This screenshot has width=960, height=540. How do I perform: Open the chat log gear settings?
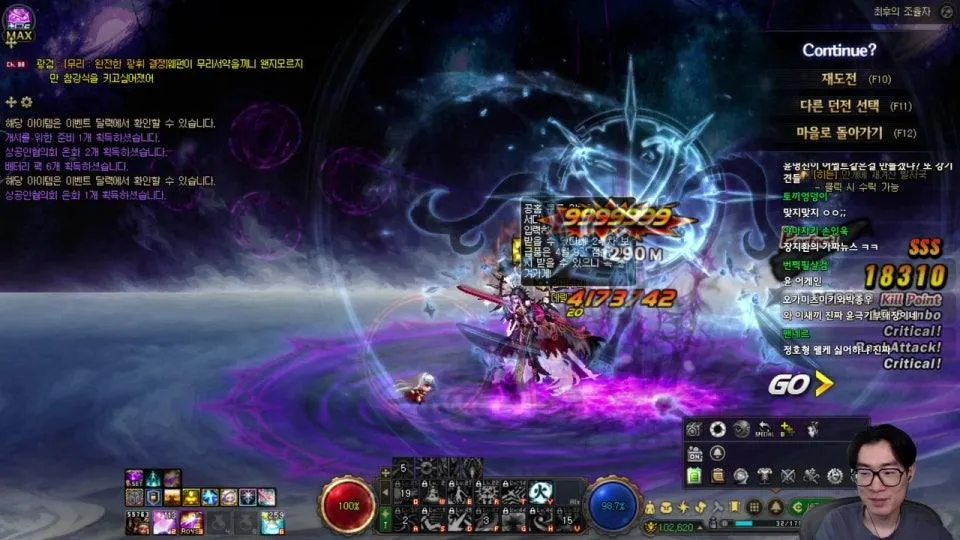tap(27, 102)
